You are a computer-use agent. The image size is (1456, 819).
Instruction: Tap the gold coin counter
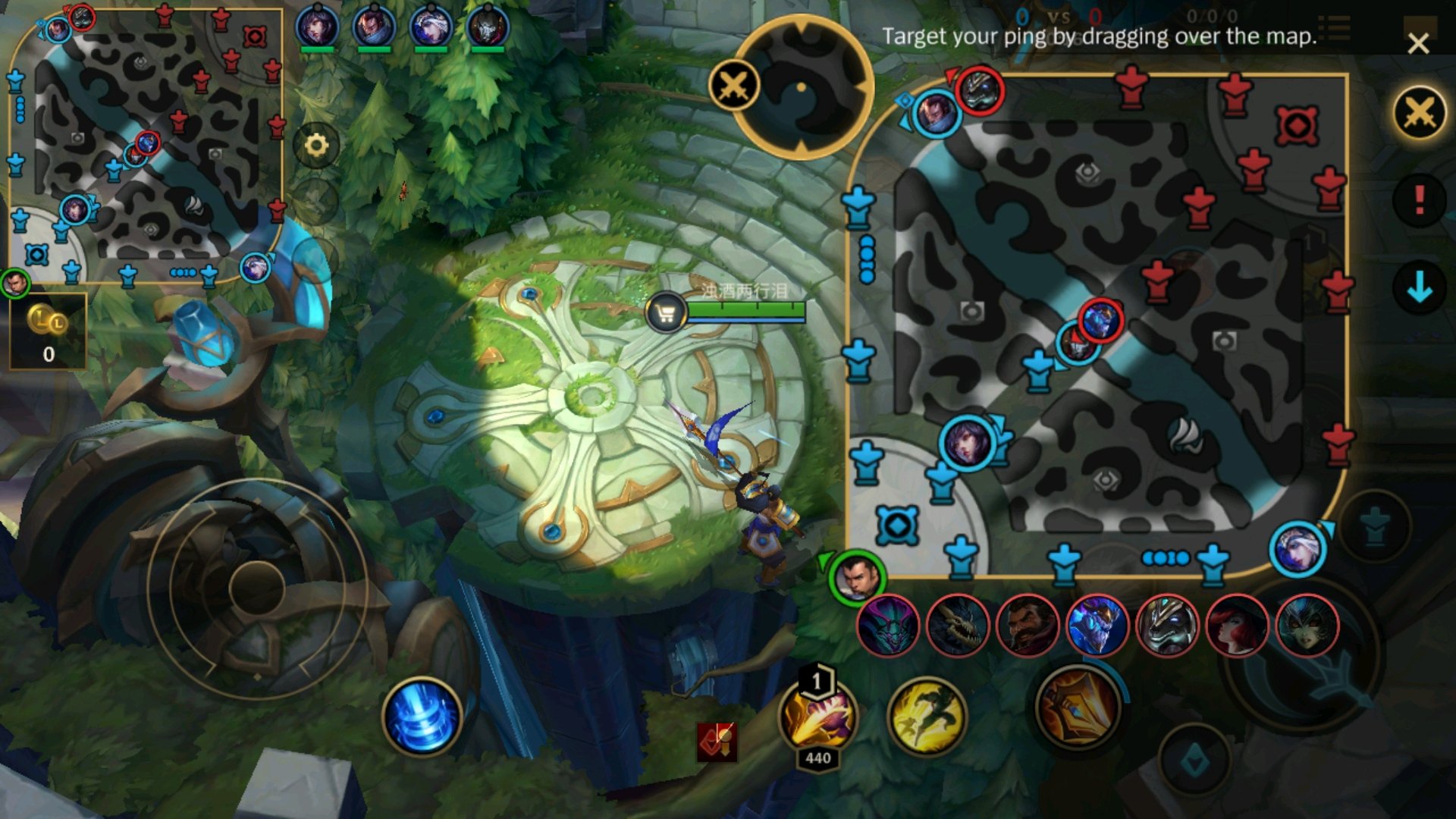coord(48,331)
